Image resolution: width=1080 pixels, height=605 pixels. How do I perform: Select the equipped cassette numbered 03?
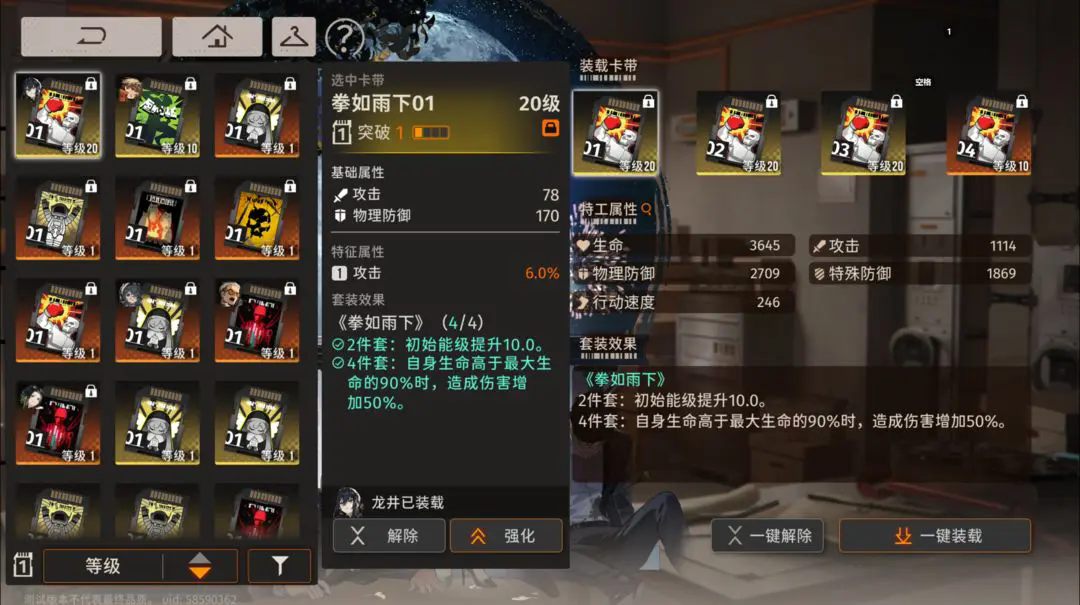click(x=863, y=133)
